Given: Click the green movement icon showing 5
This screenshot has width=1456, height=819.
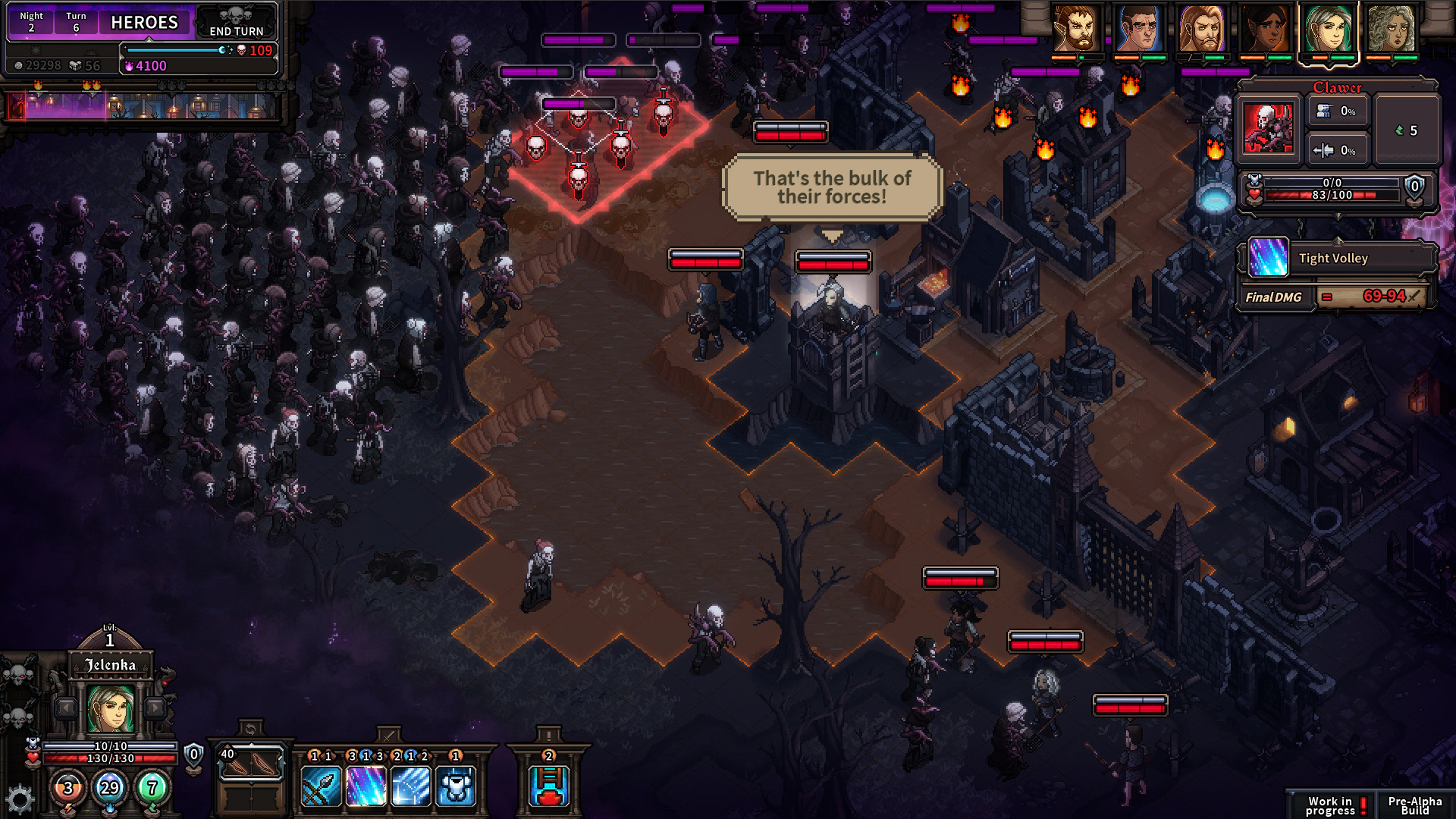Looking at the screenshot, I should point(1407,130).
